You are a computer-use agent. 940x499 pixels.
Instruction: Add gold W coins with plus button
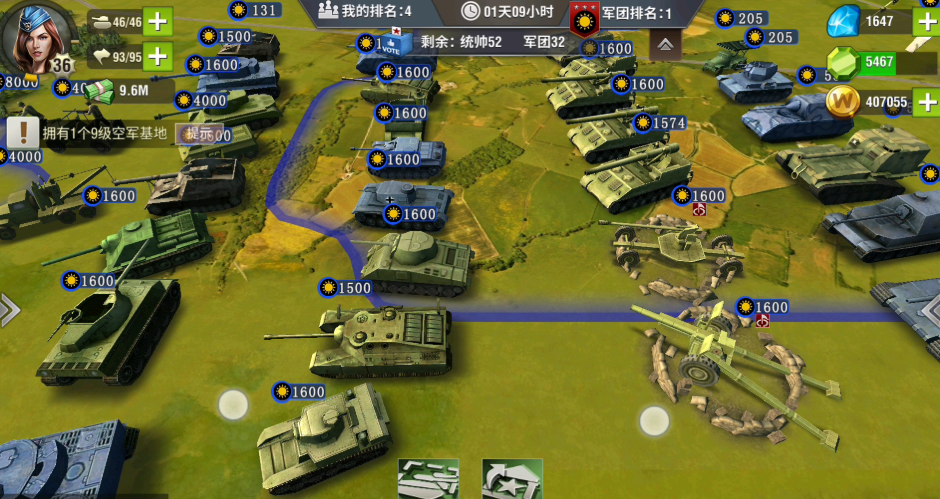coord(926,101)
